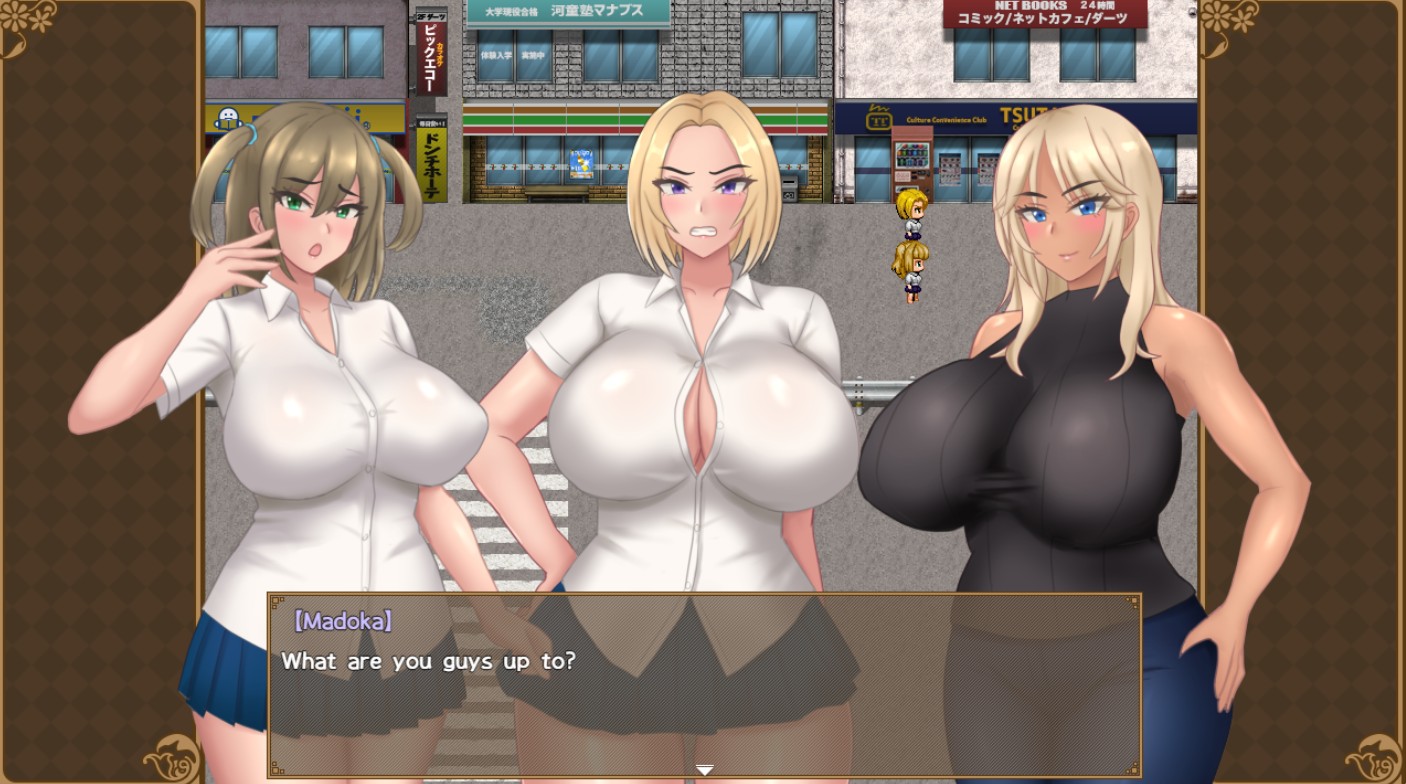Viewport: 1406px width, 784px height.
Task: Click the dialogue advance arrow below the text
Action: (704, 770)
